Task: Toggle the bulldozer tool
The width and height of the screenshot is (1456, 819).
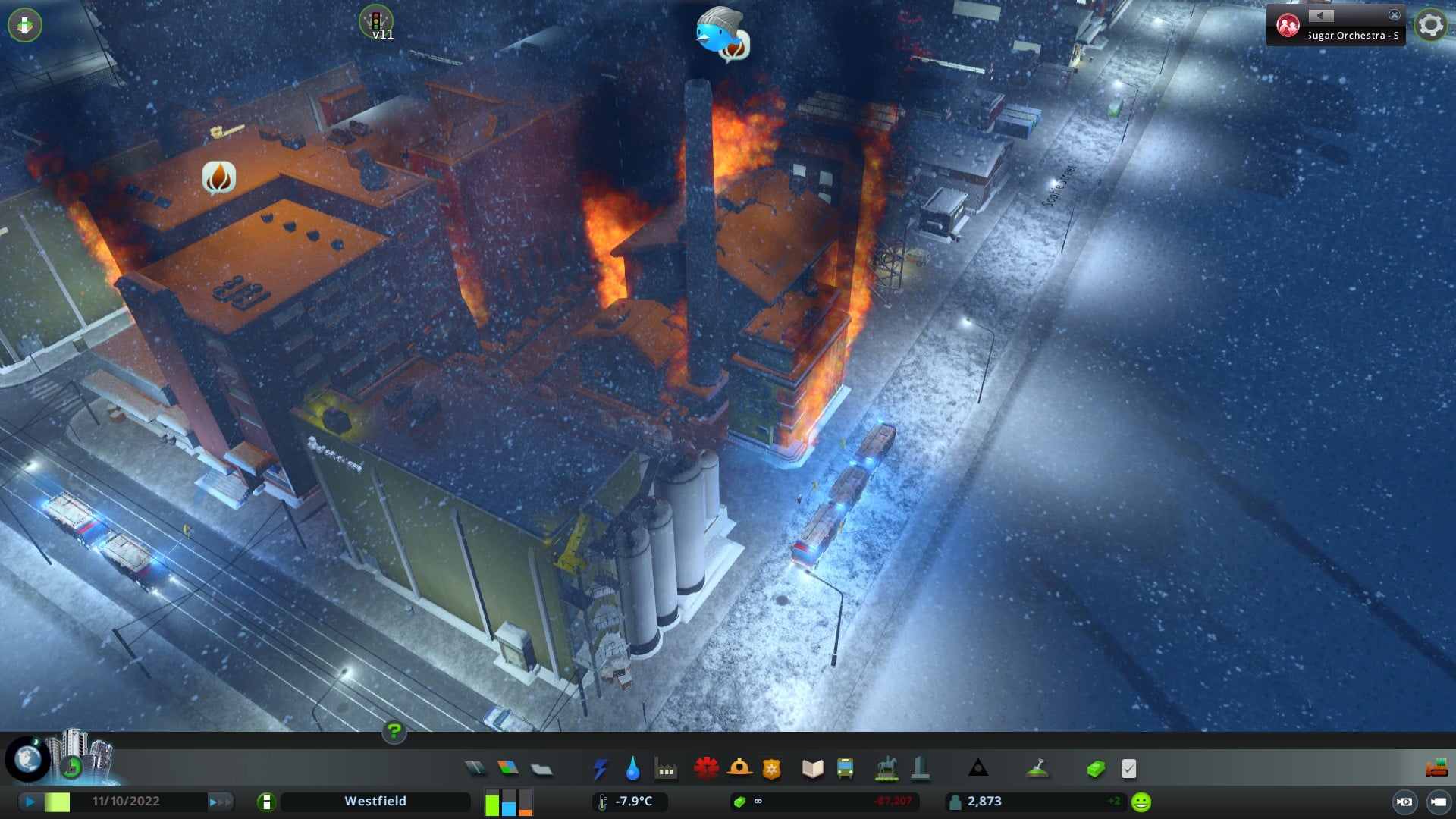Action: [x=1436, y=769]
